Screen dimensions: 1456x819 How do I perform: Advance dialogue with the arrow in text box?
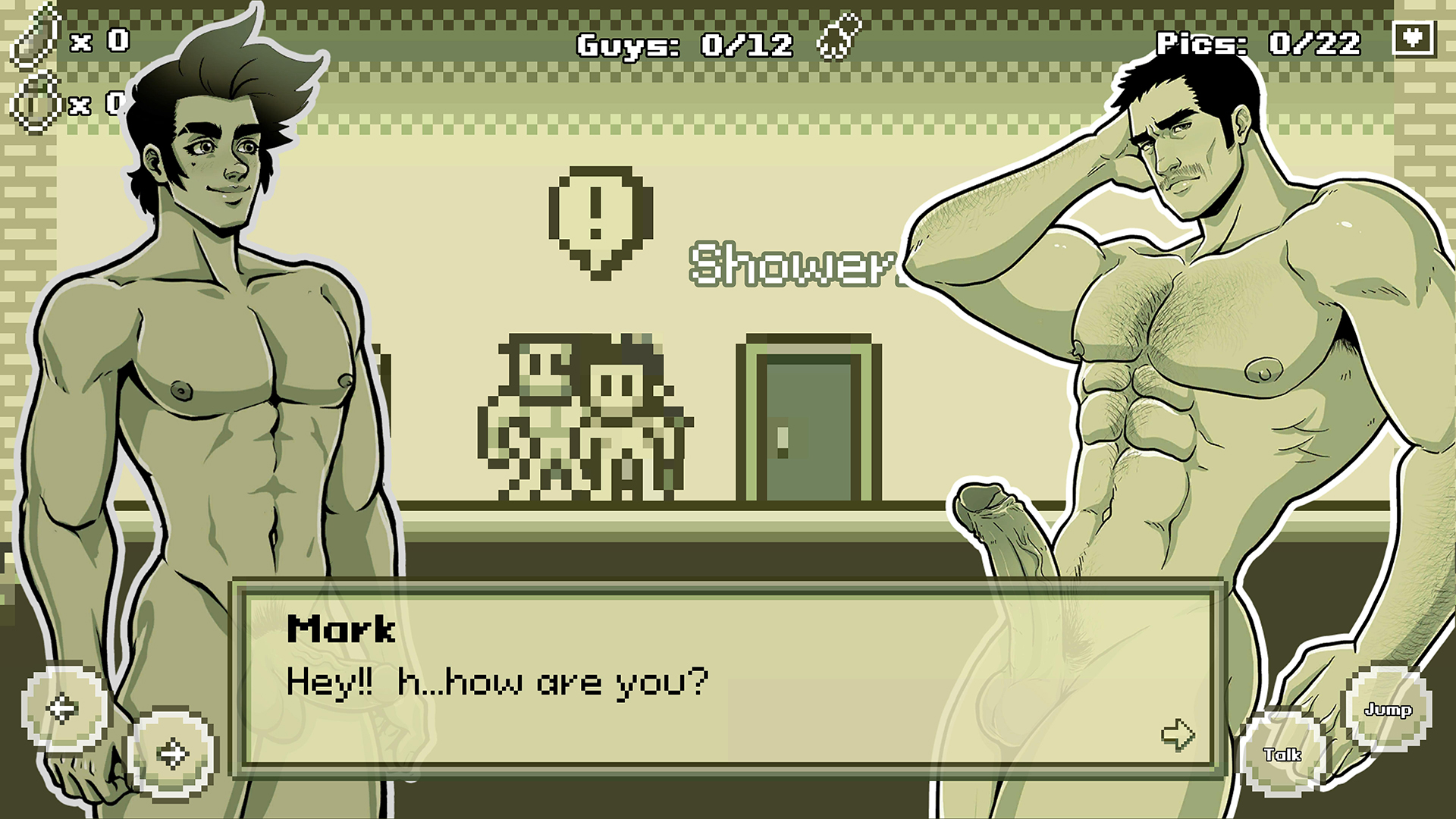click(1178, 733)
